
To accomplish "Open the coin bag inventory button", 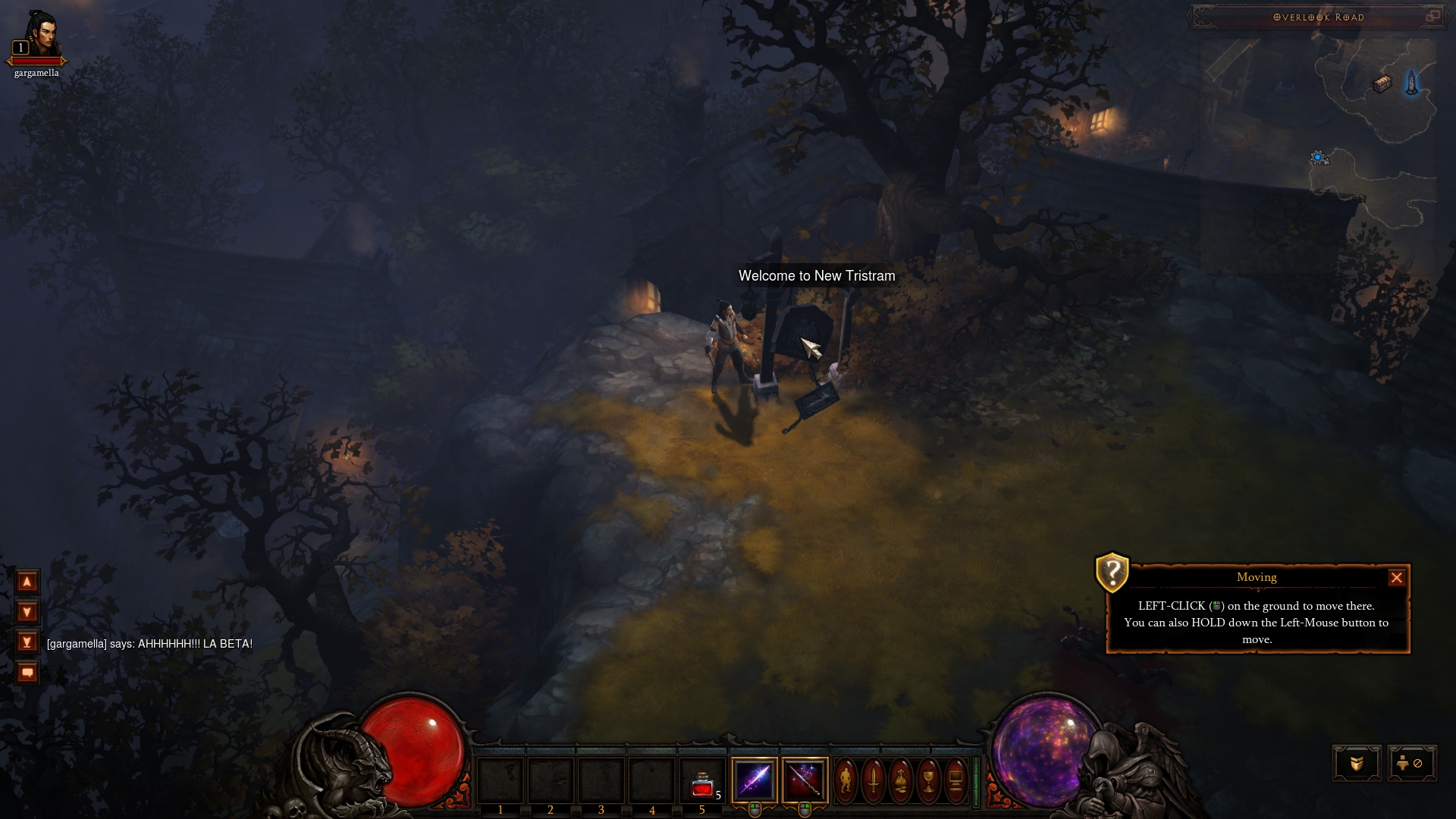I will (900, 780).
